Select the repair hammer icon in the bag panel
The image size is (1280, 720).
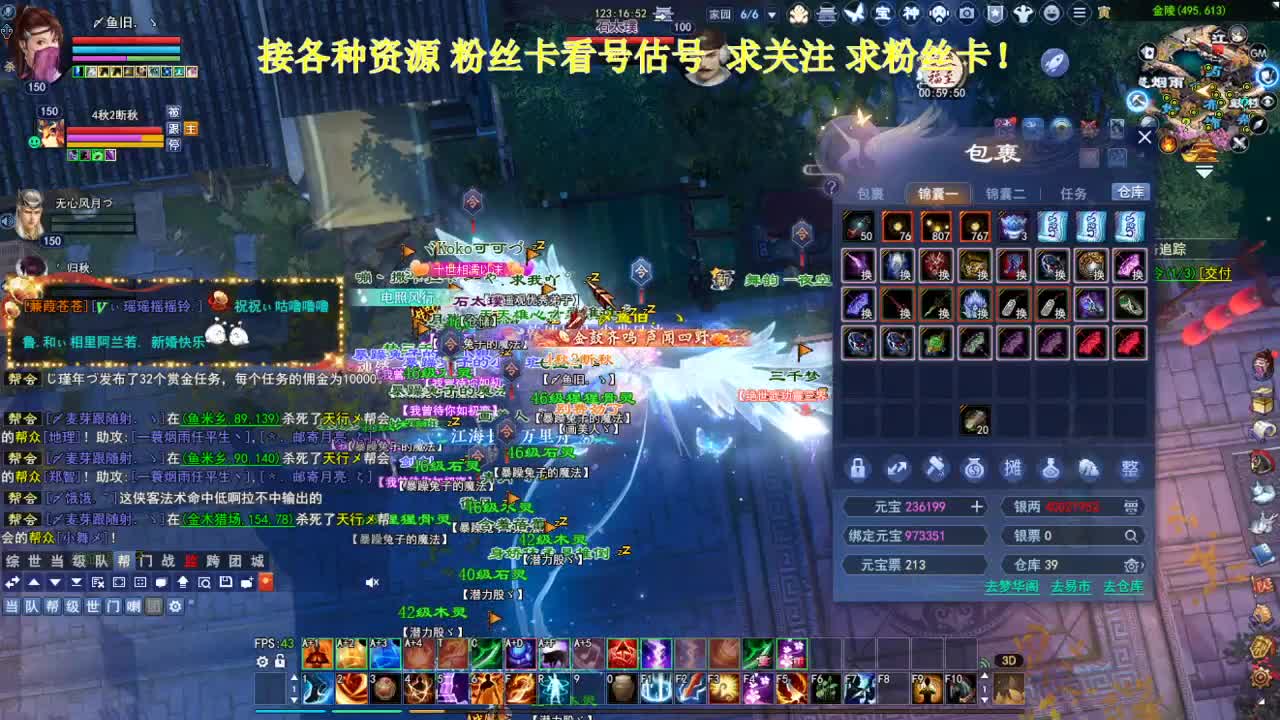click(935, 468)
